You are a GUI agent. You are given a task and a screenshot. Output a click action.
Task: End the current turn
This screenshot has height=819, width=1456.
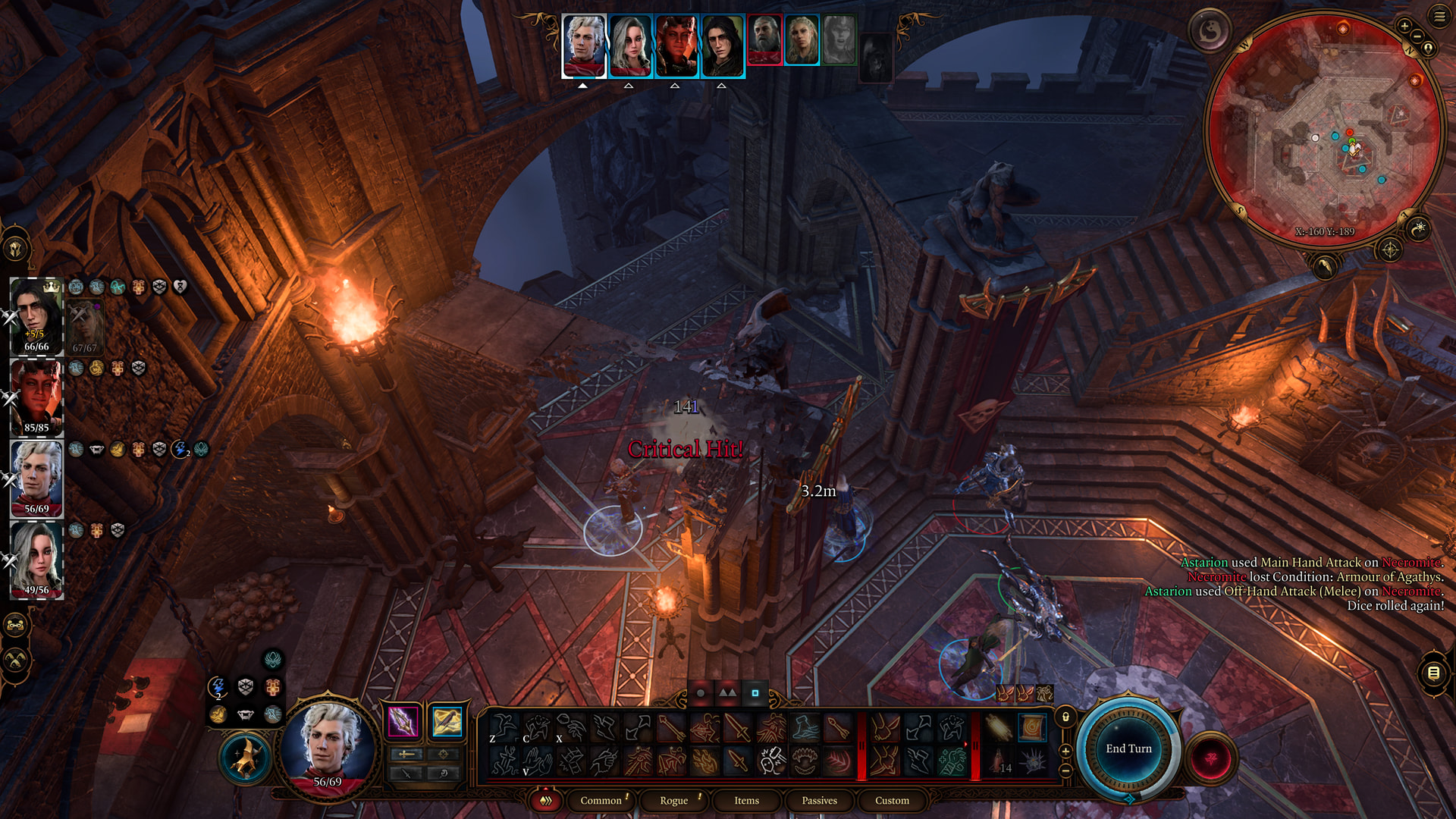1128,748
